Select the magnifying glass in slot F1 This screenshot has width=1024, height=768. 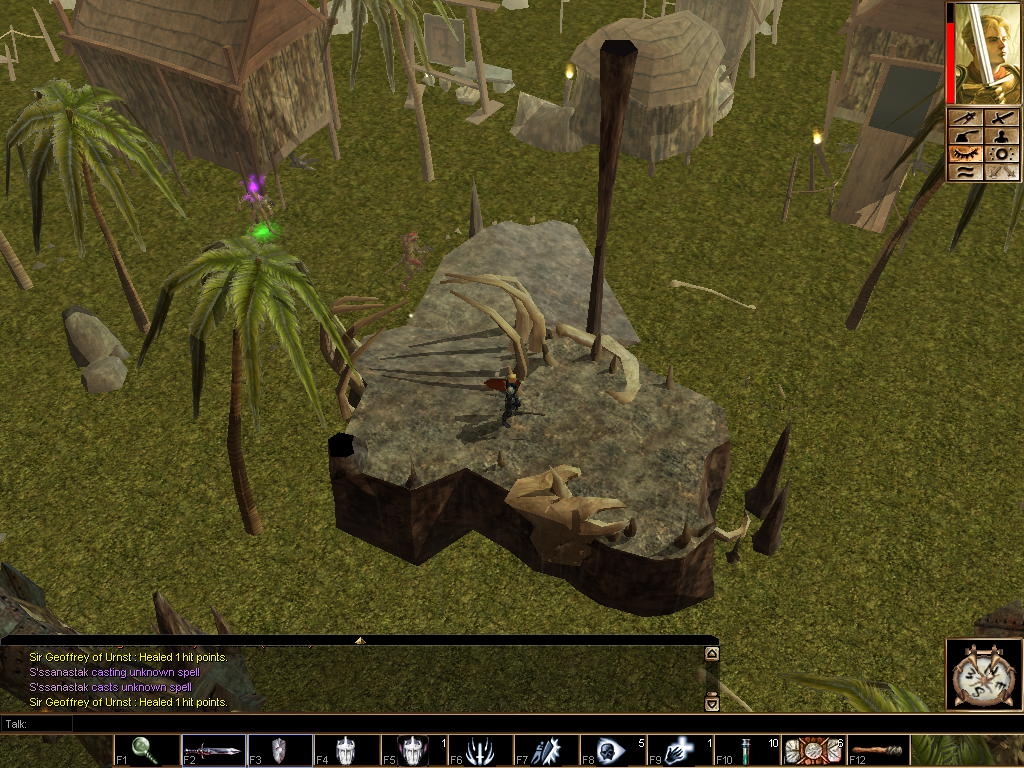[146, 750]
